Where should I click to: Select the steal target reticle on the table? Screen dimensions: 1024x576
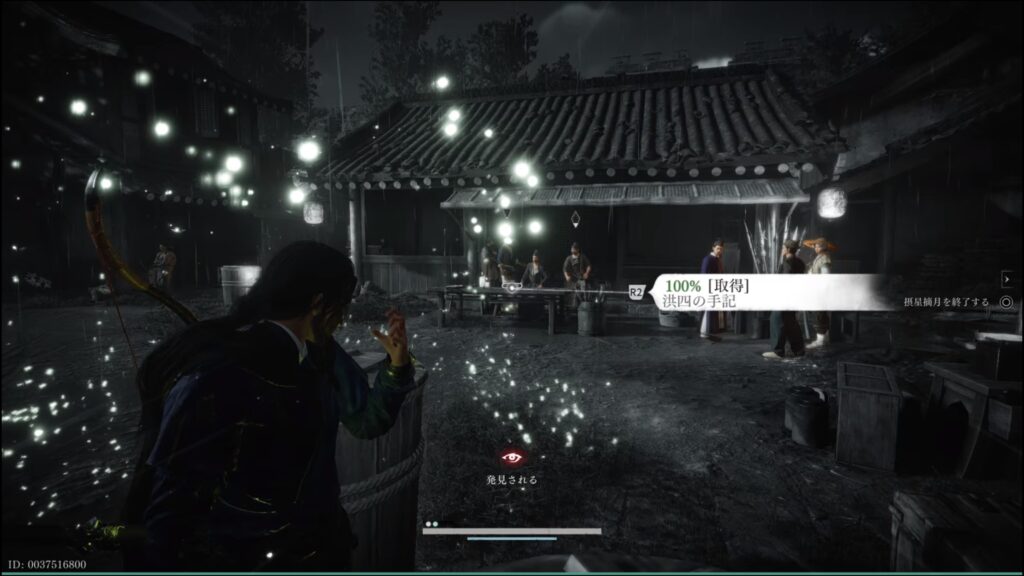click(x=513, y=287)
